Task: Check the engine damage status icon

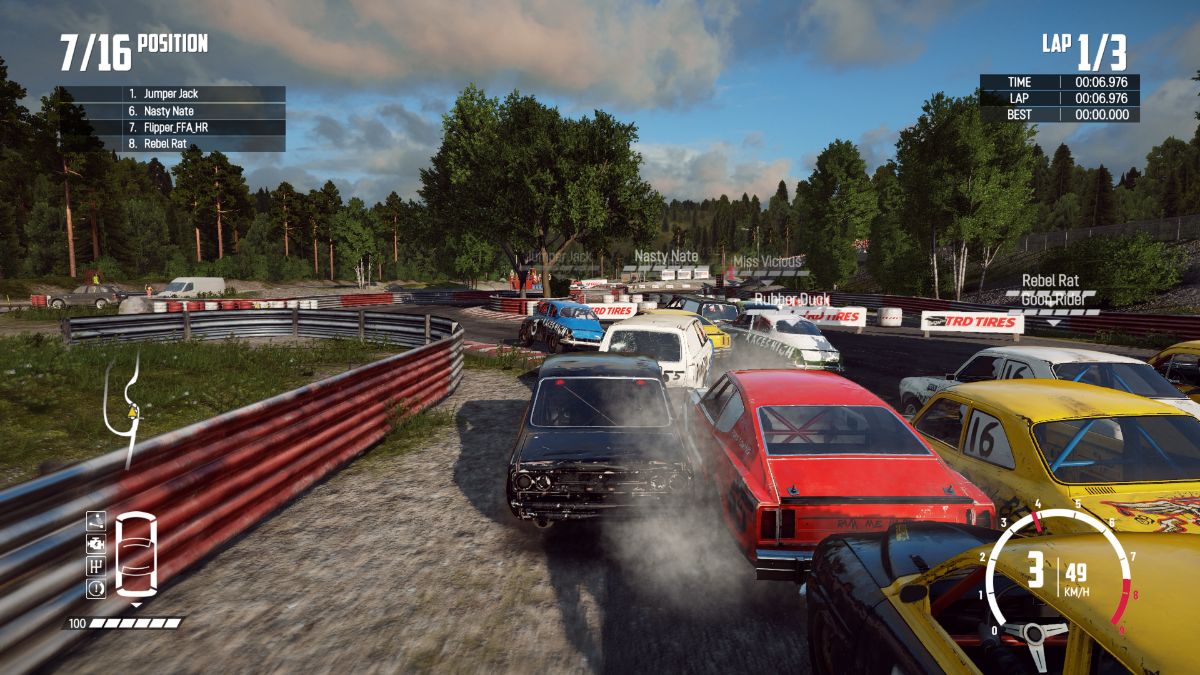Action: [96, 544]
